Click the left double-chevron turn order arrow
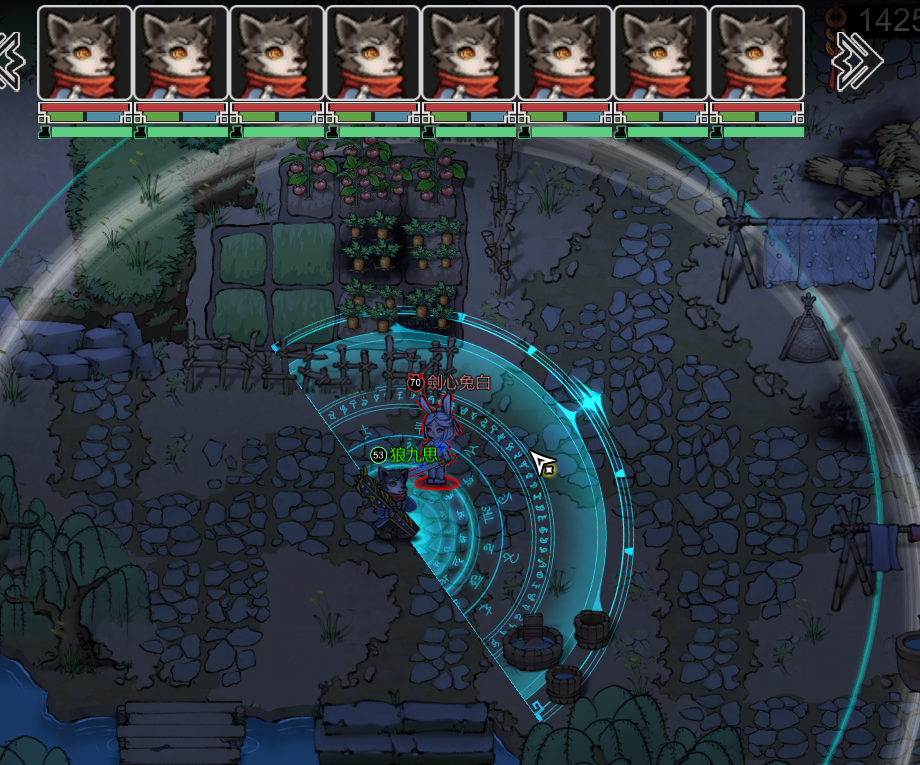Image resolution: width=920 pixels, height=765 pixels. coord(10,60)
